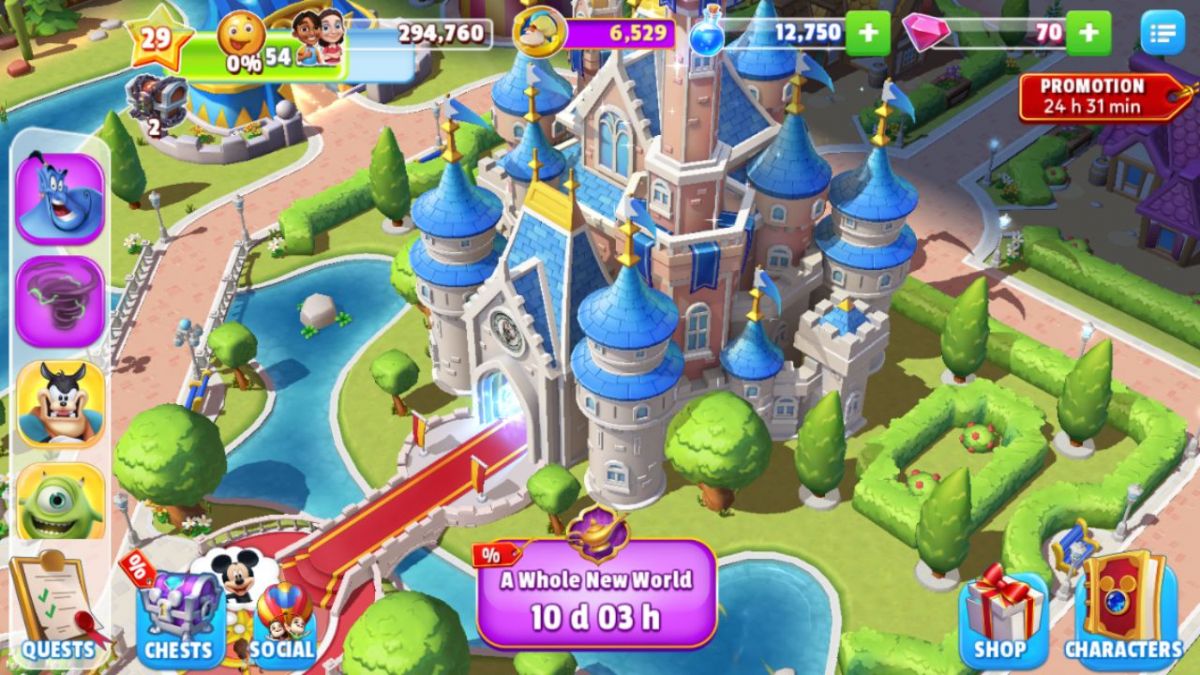Tap the A Whole New World event banner
Screen dimensions: 1200x675
tap(596, 594)
